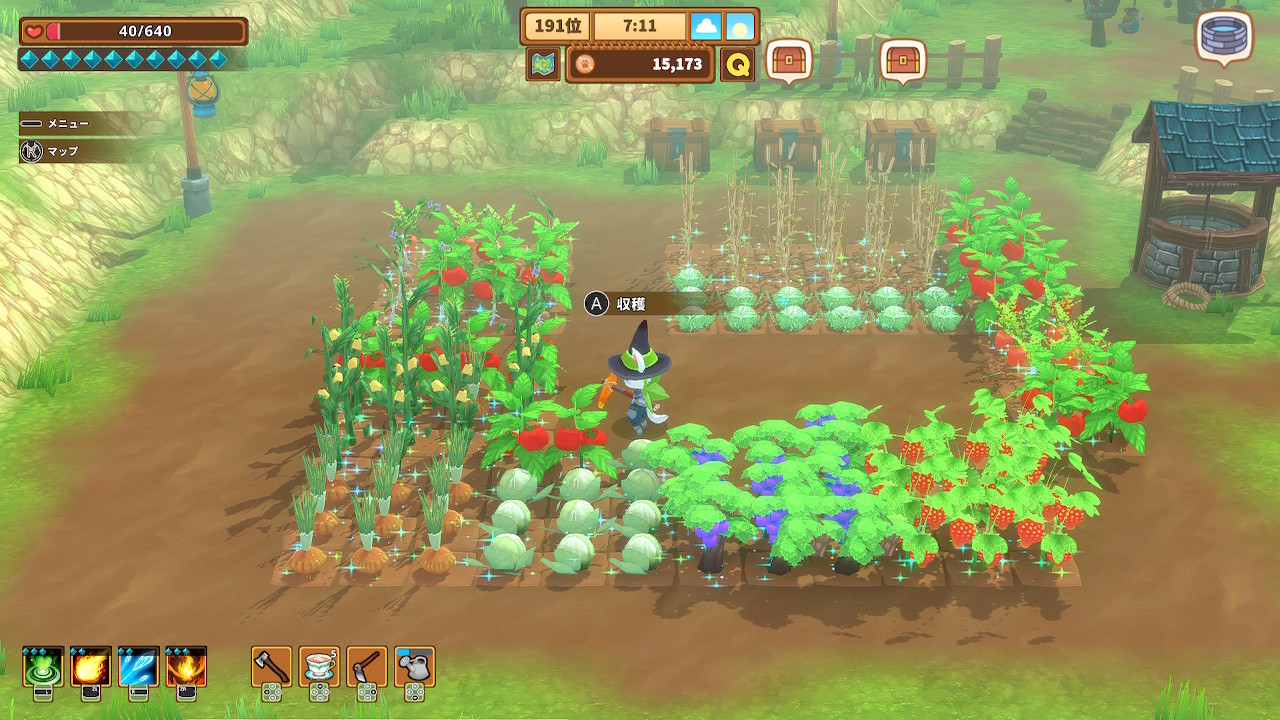1280x720 pixels.
Task: Equip the hoe tool slot
Action: [x=367, y=667]
